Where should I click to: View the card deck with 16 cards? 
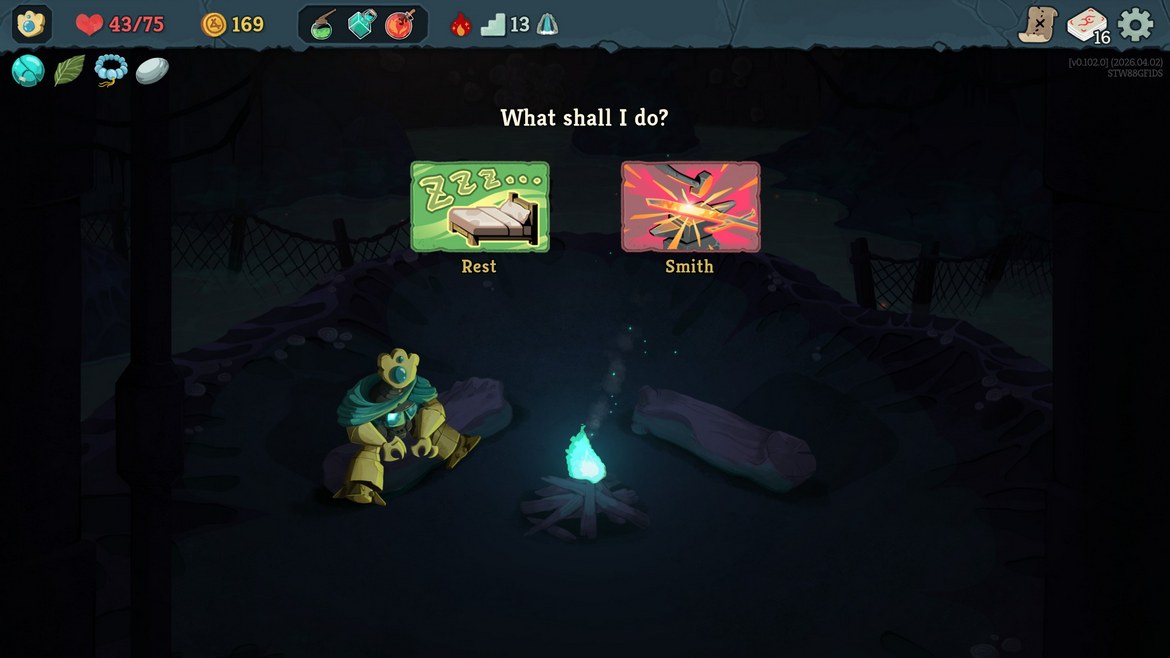pyautogui.click(x=1087, y=25)
